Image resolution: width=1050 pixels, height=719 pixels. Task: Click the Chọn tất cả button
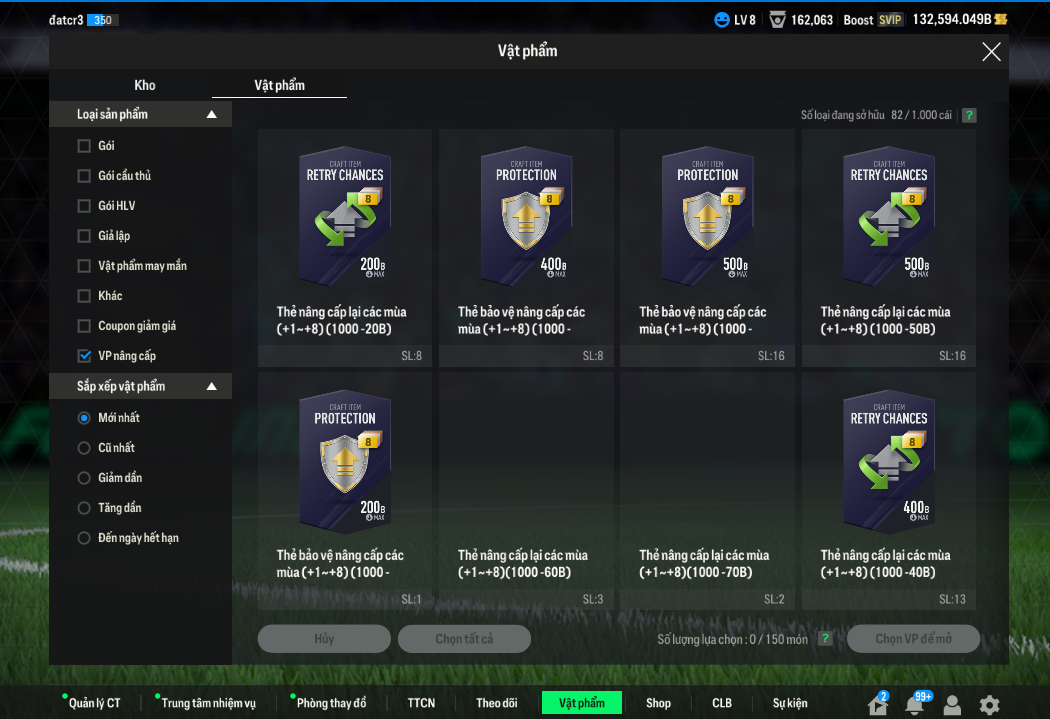[x=464, y=639]
